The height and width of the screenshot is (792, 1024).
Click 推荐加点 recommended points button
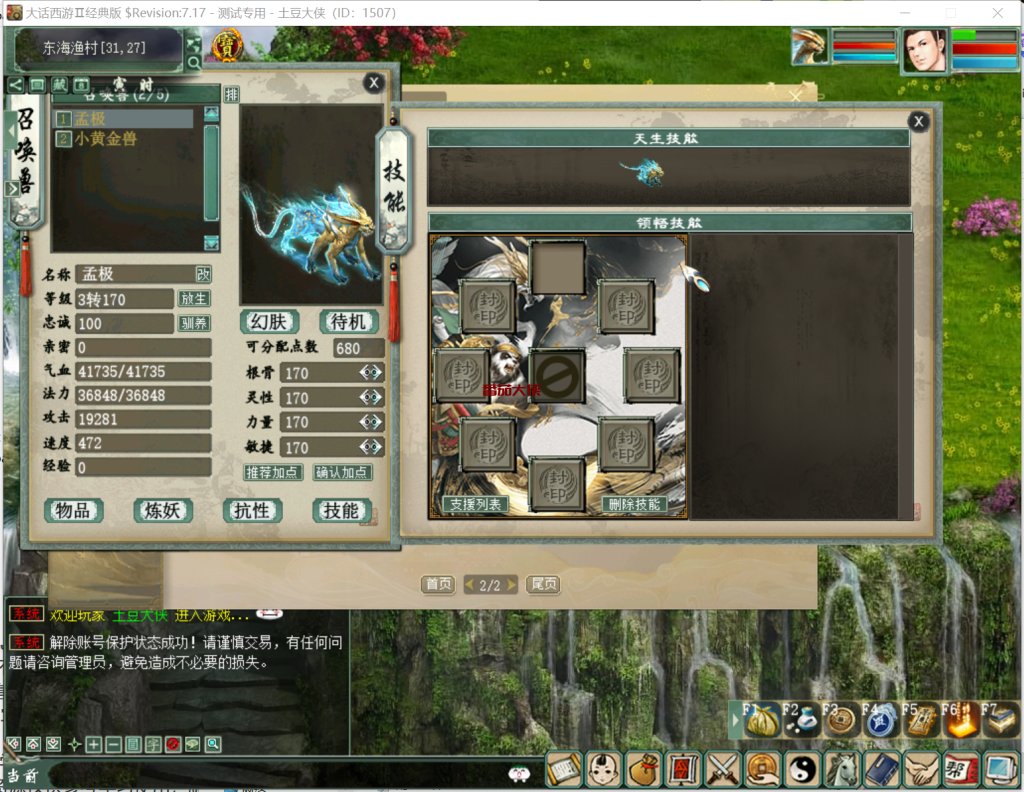[x=272, y=472]
